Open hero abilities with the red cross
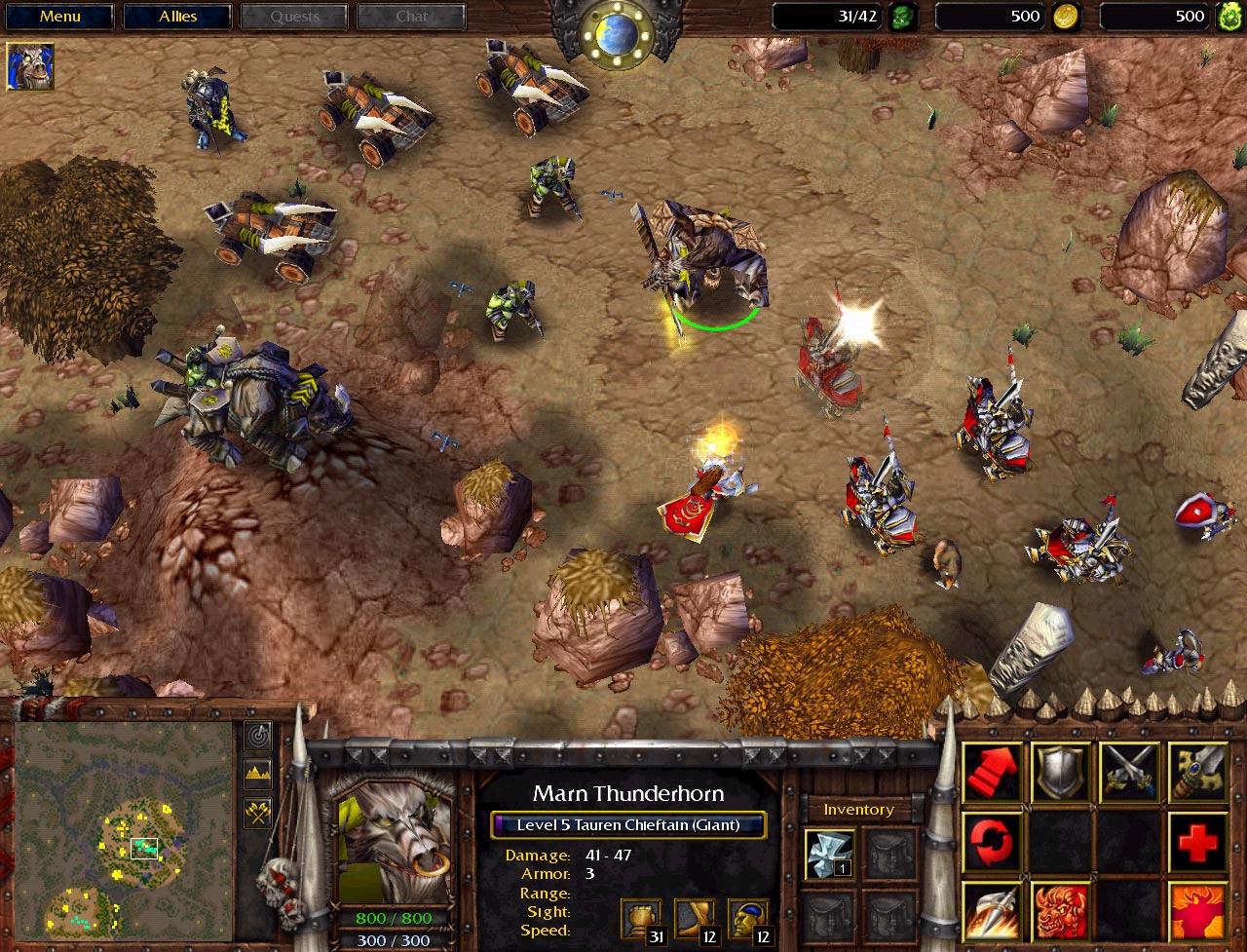The width and height of the screenshot is (1247, 952). 1197,841
